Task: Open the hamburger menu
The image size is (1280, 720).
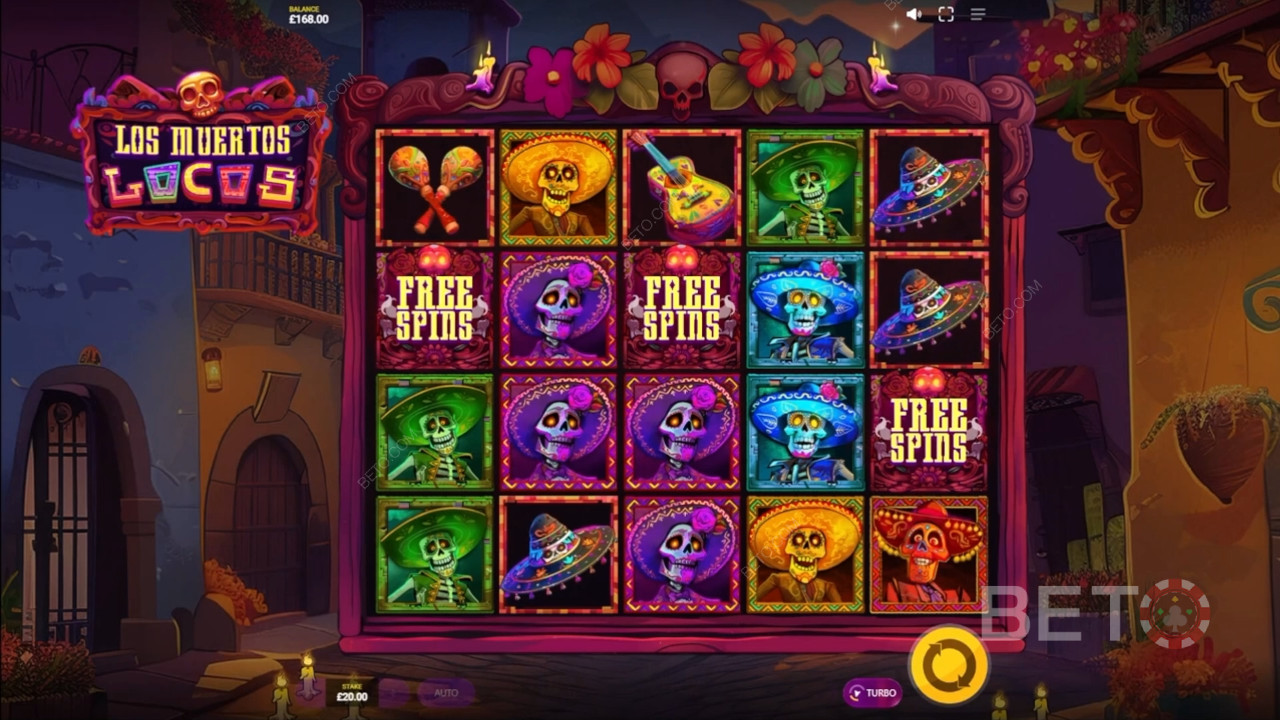Action: 978,14
